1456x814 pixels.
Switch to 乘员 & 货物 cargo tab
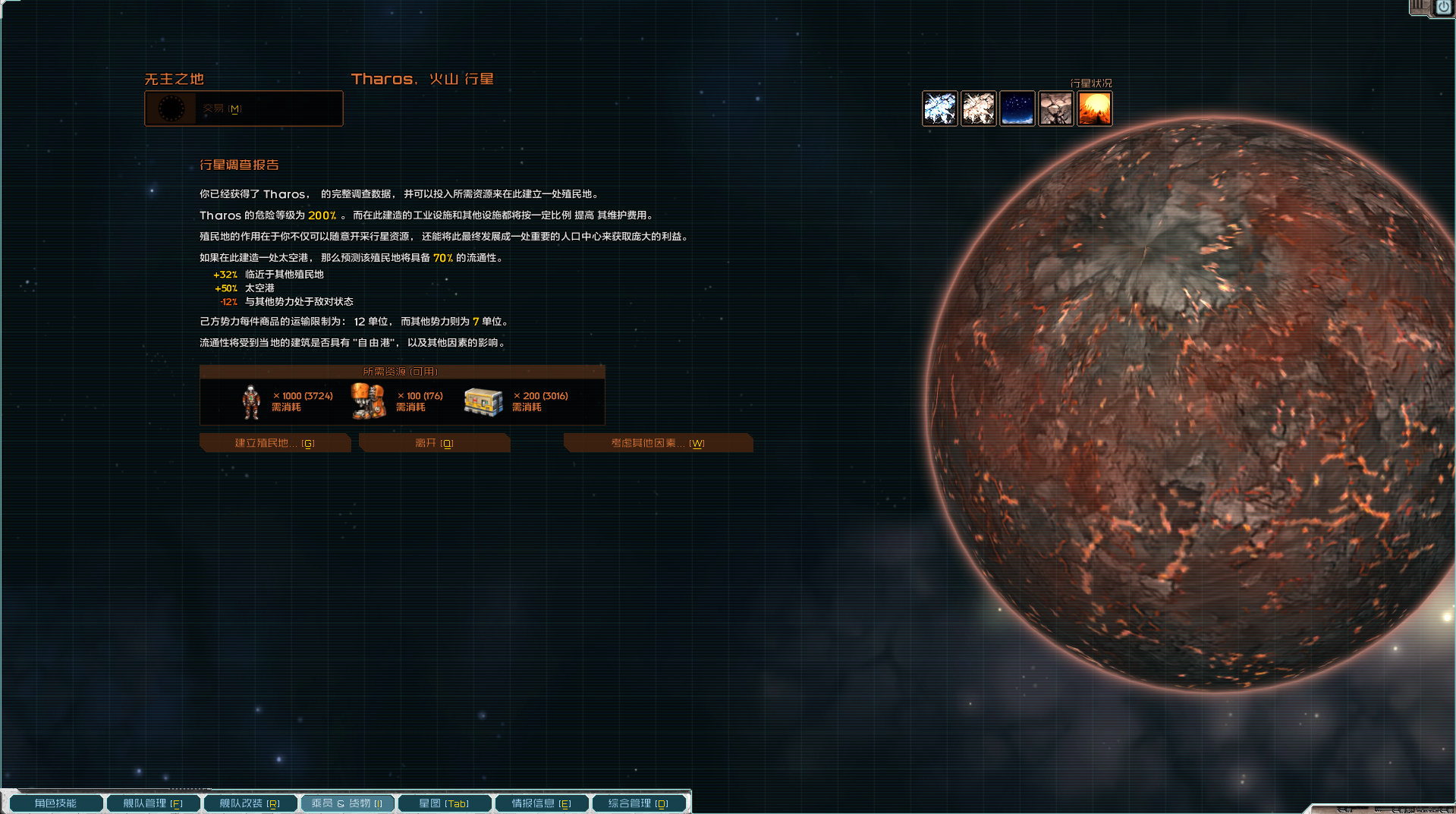[x=347, y=803]
